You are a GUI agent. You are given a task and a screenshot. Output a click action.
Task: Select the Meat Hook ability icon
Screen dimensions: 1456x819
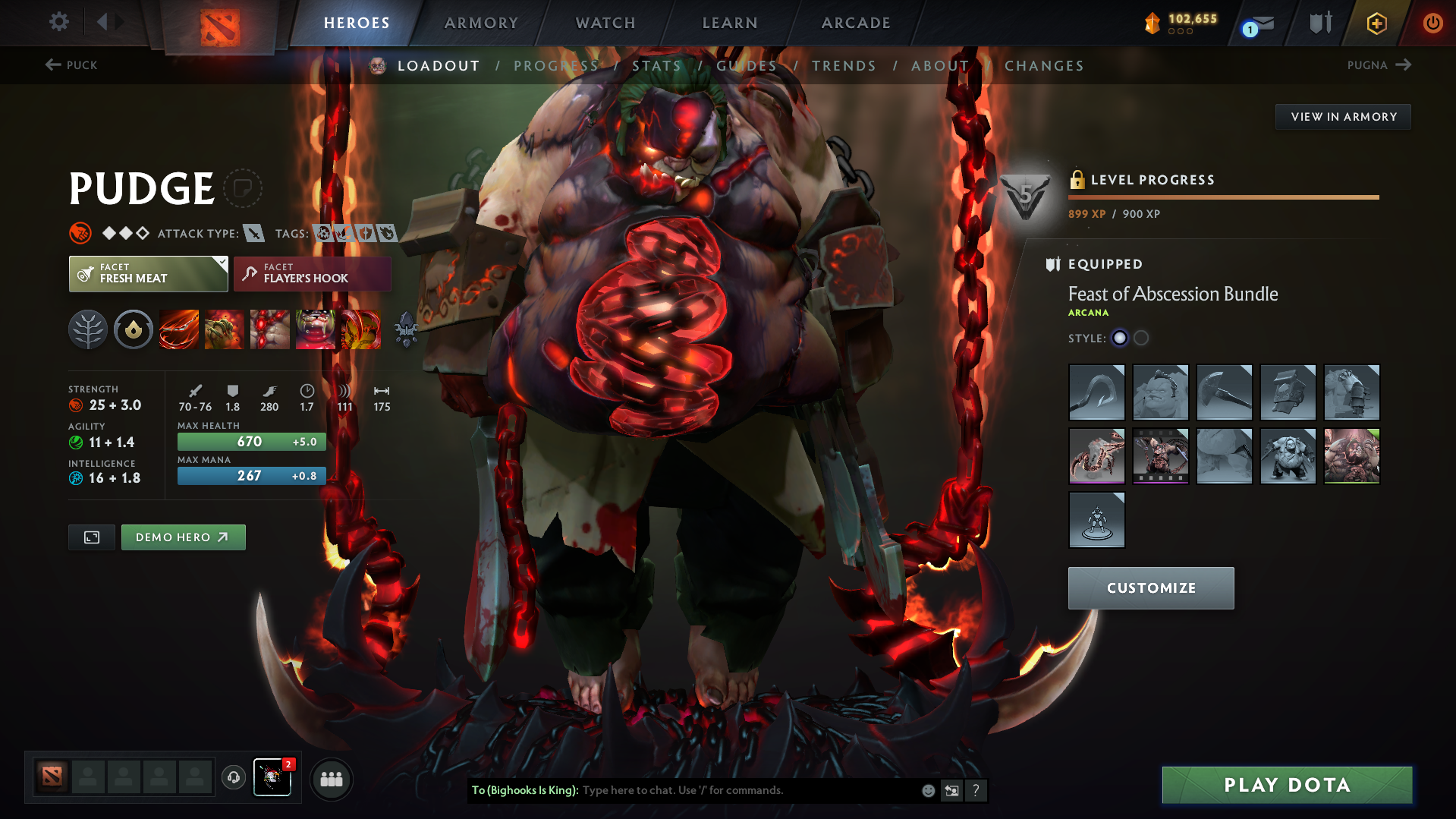[178, 329]
